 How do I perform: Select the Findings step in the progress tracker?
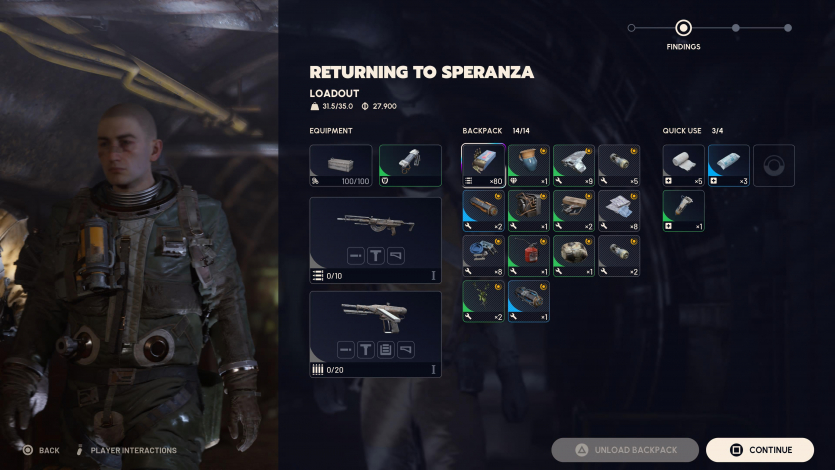click(x=683, y=28)
